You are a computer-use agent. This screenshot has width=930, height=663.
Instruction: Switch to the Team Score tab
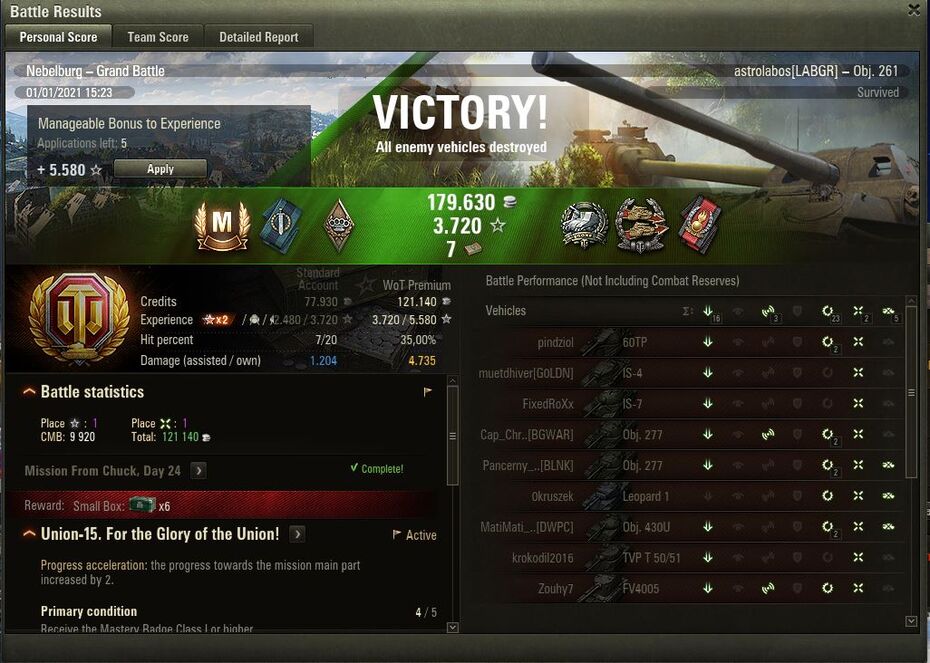point(158,37)
